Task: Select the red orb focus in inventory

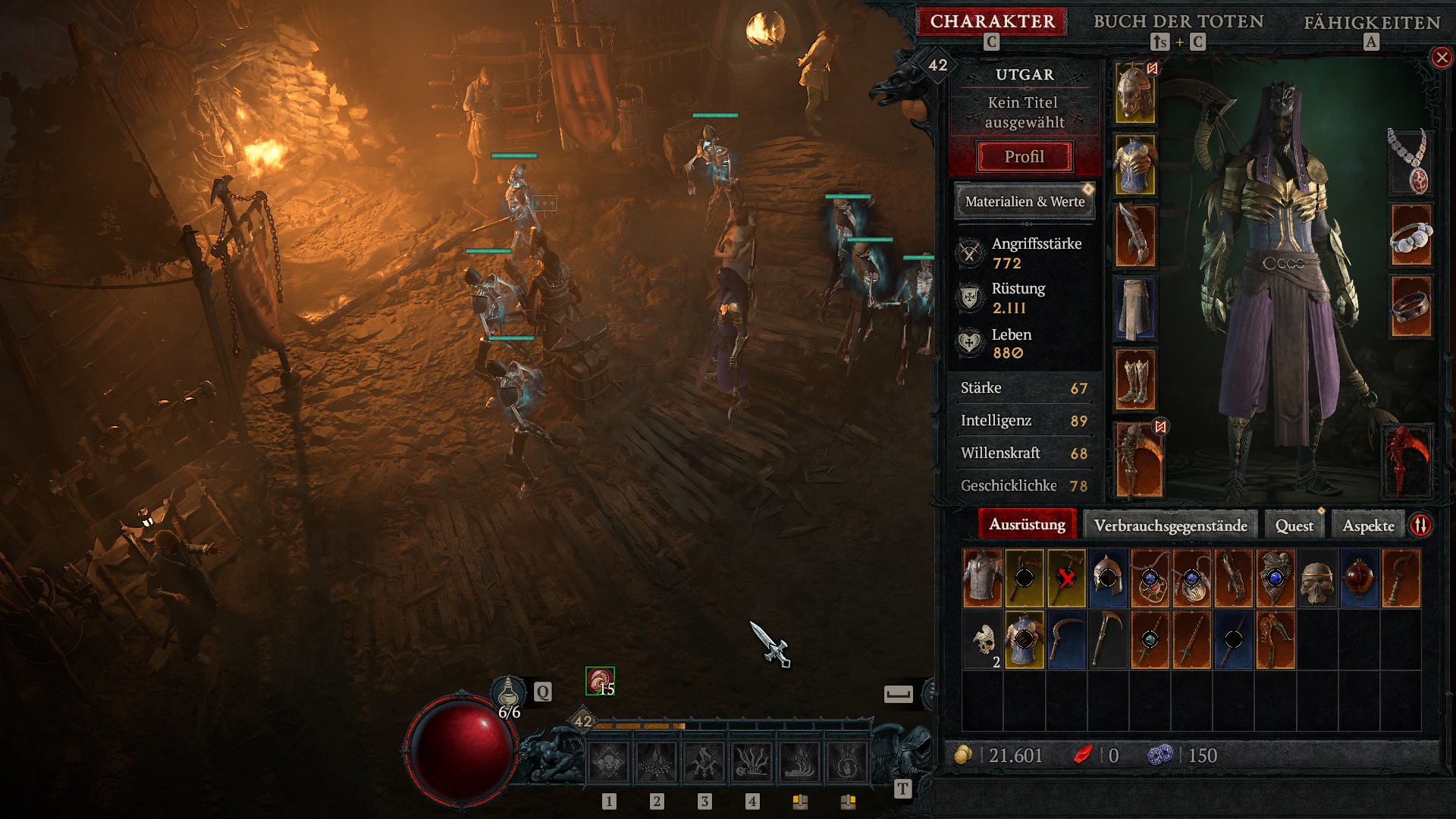Action: (x=1359, y=579)
